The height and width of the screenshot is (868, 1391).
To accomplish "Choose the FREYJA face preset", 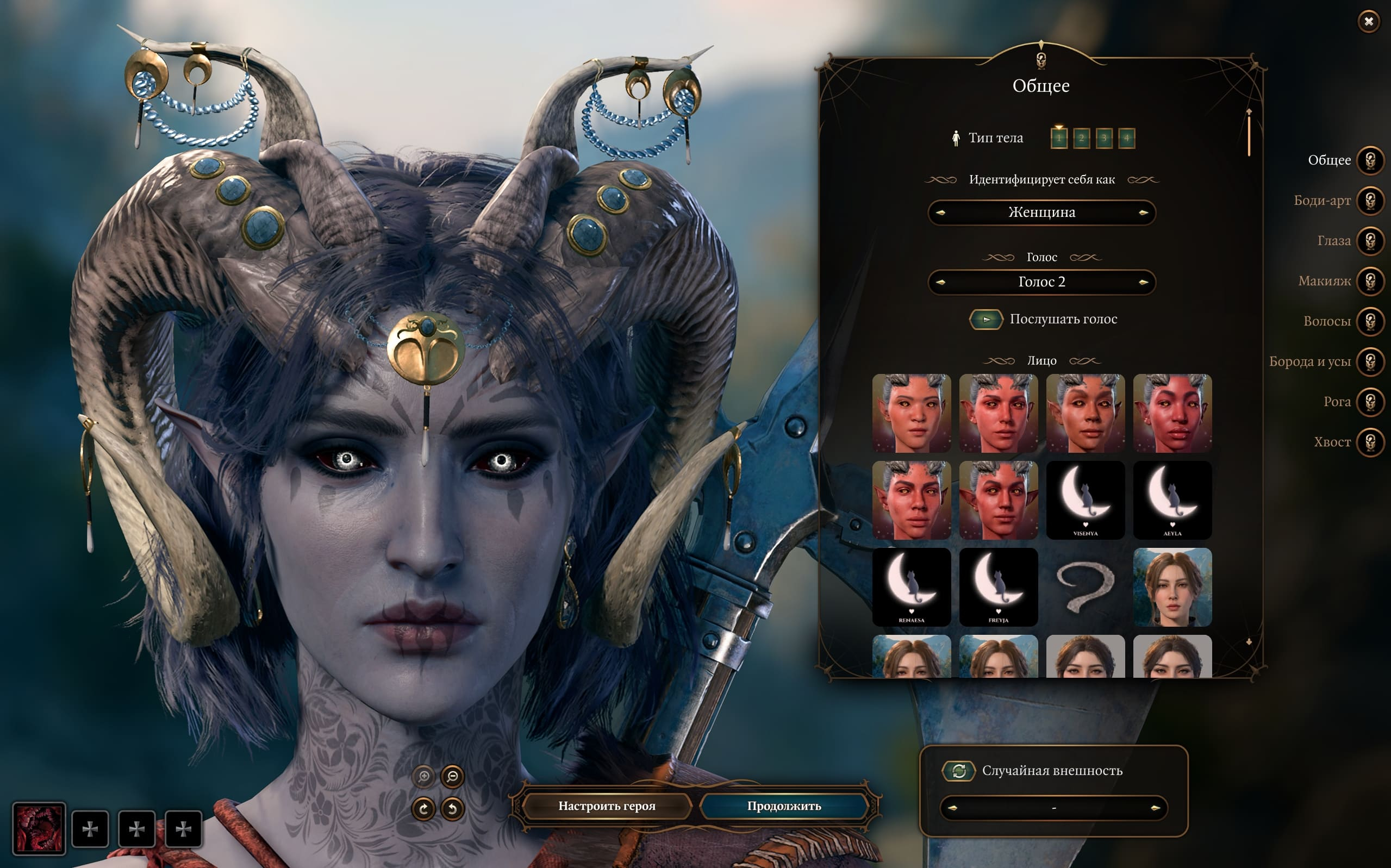I will tap(999, 586).
